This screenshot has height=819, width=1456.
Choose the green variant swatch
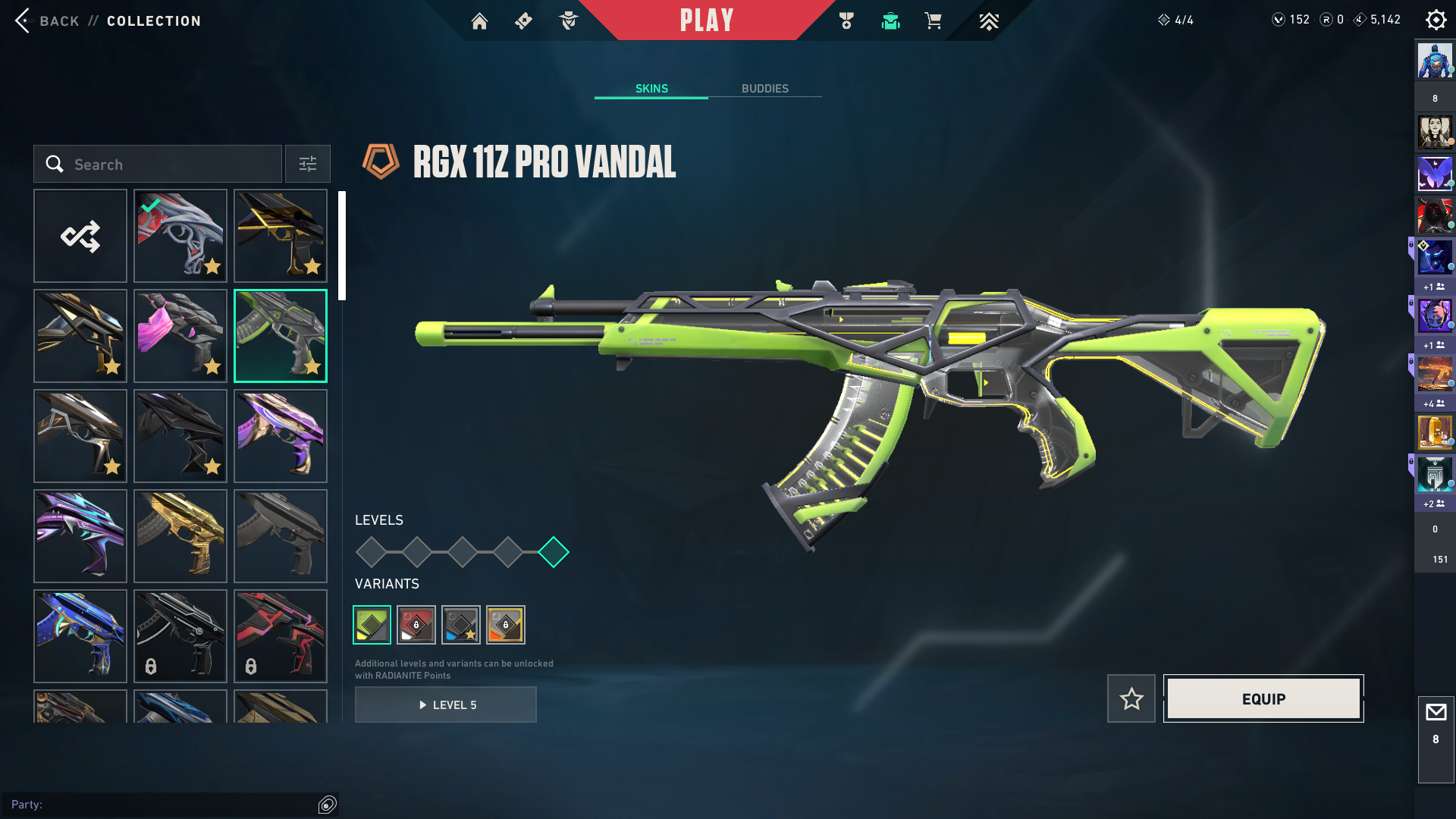click(x=372, y=625)
